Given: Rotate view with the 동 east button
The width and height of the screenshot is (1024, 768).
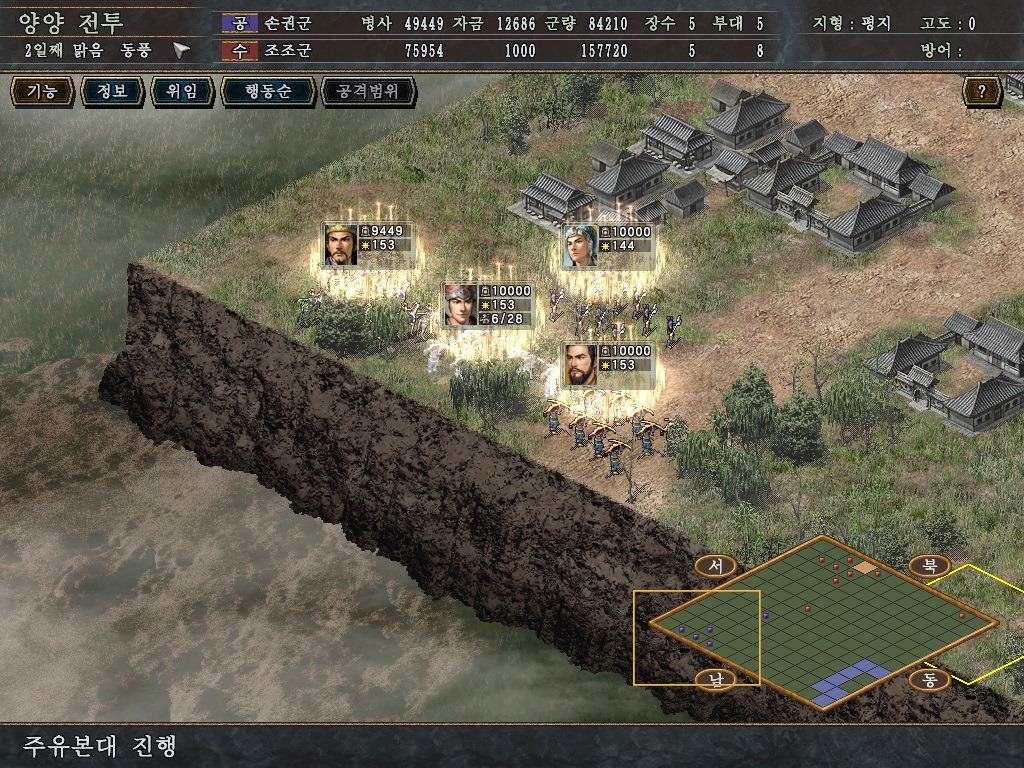Looking at the screenshot, I should [929, 679].
